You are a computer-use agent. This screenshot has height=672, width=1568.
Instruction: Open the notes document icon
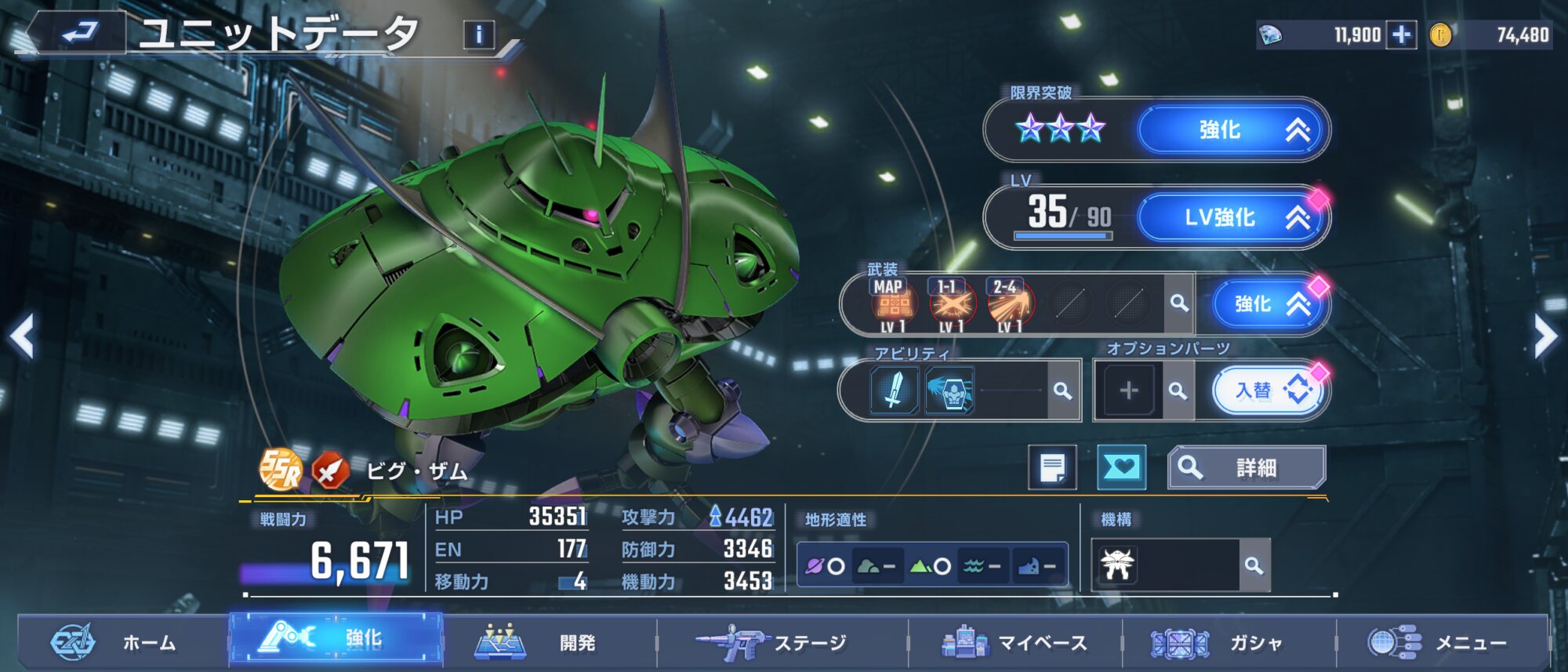point(1052,467)
